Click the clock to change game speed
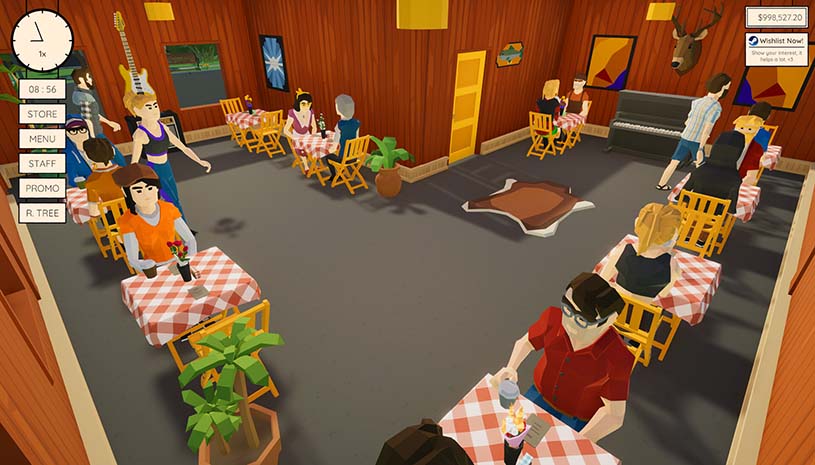Image resolution: width=815 pixels, height=465 pixels. pos(42,40)
